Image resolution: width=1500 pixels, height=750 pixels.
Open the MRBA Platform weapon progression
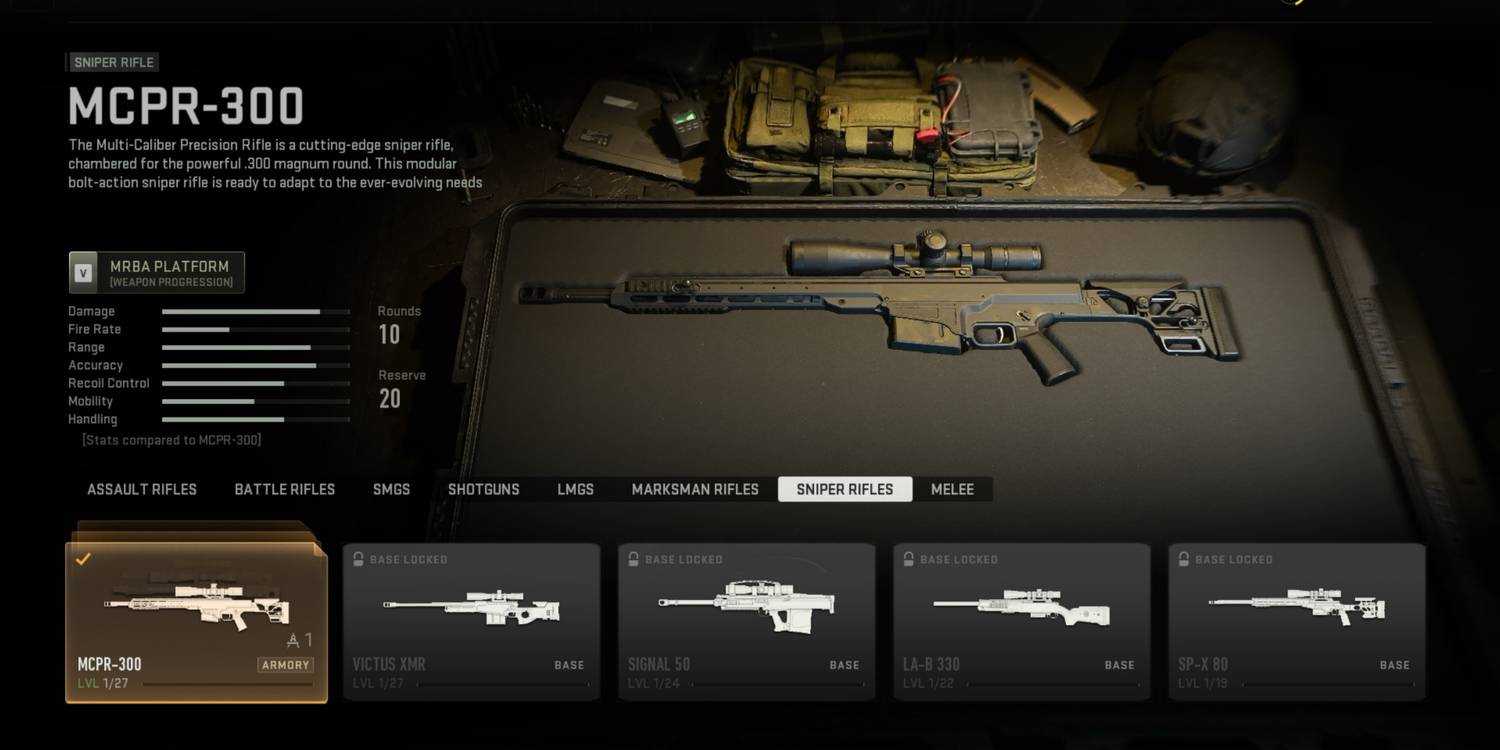pyautogui.click(x=157, y=272)
